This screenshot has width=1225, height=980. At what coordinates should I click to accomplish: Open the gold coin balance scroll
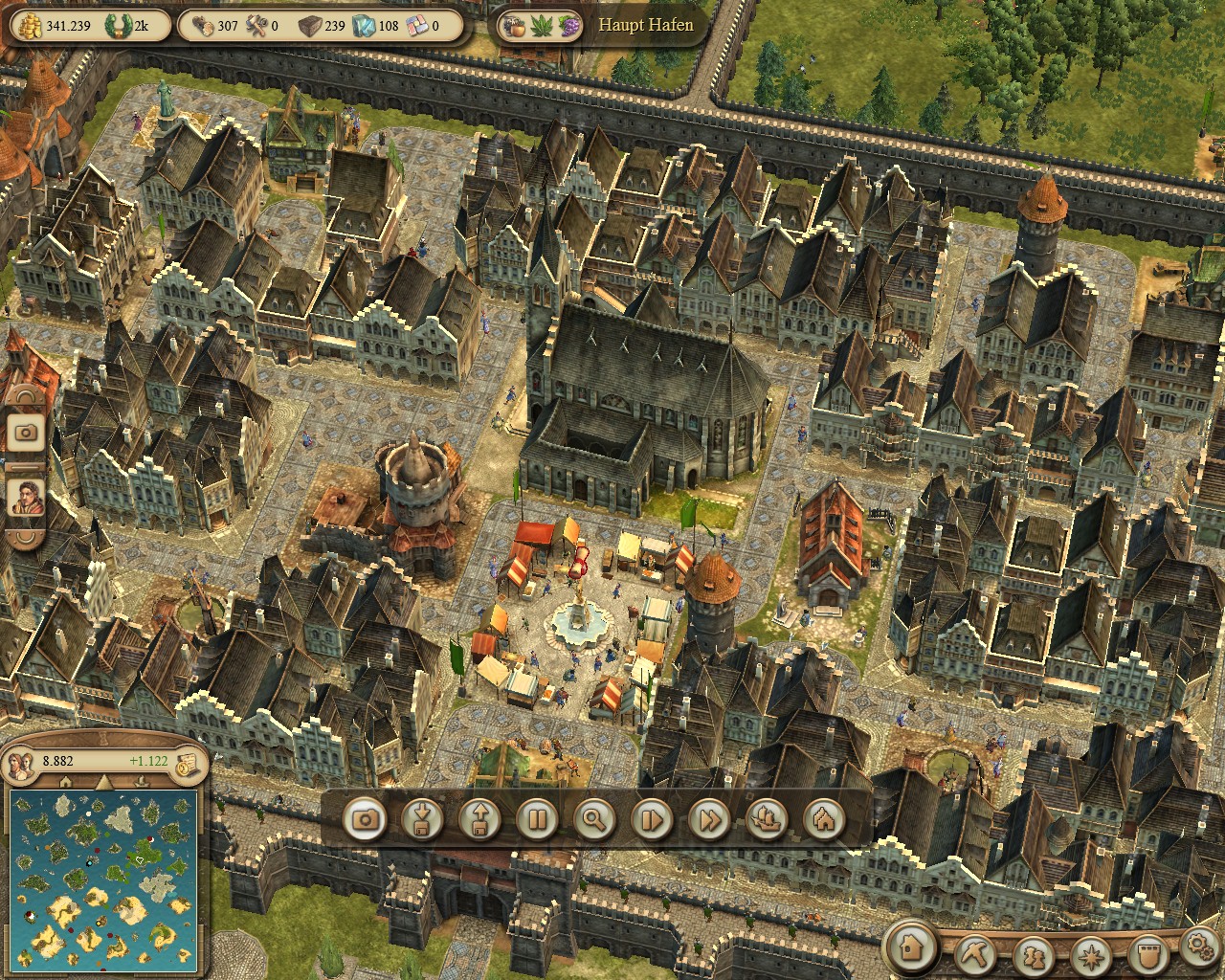tap(191, 762)
